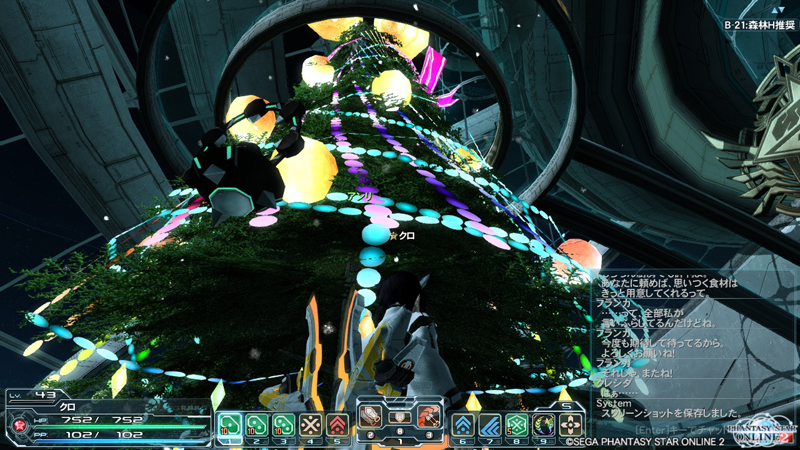Use the white cross-star skill icon

tap(311, 425)
